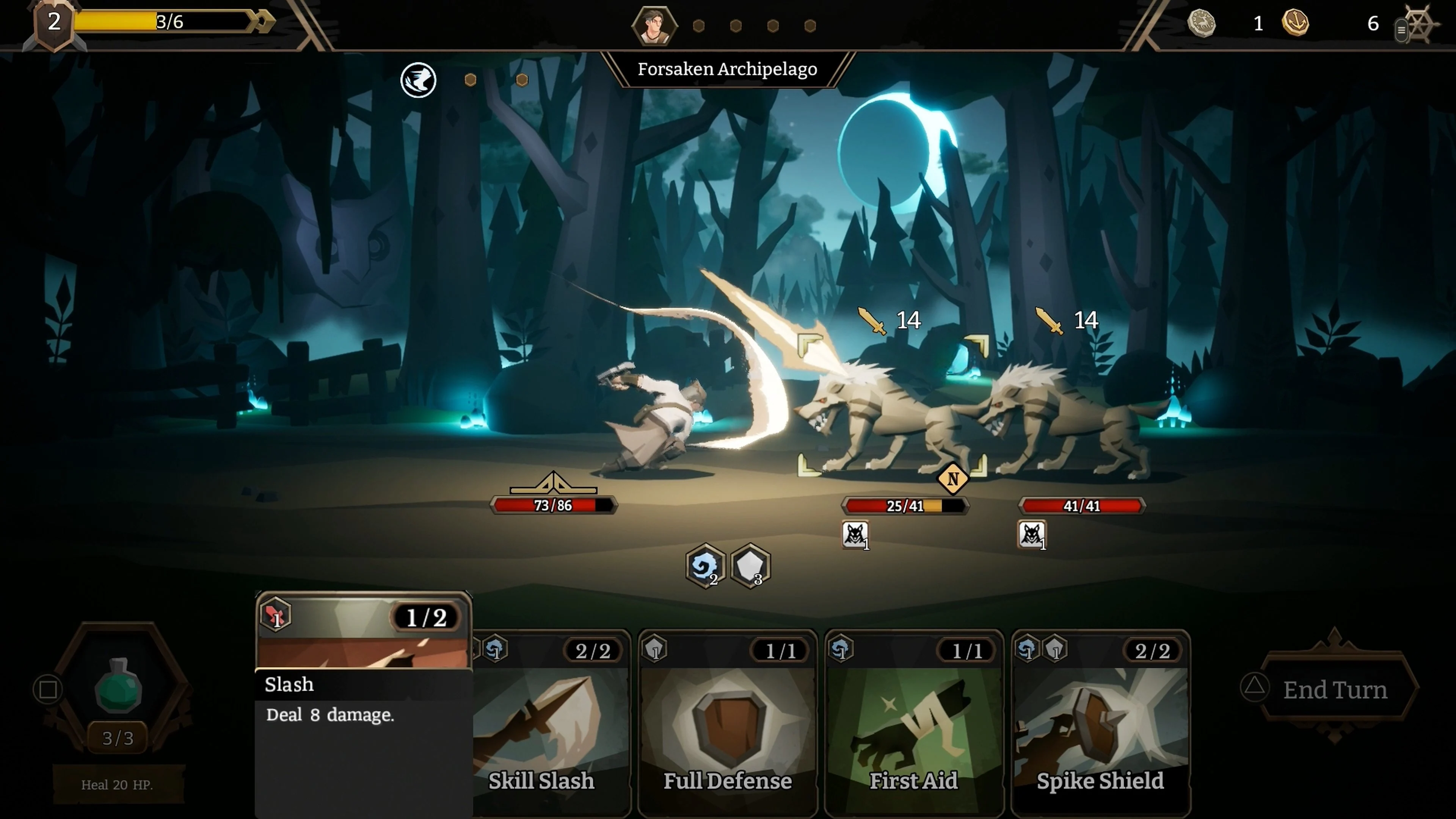End the current turn
The height and width of the screenshot is (819, 1456).
1335,690
